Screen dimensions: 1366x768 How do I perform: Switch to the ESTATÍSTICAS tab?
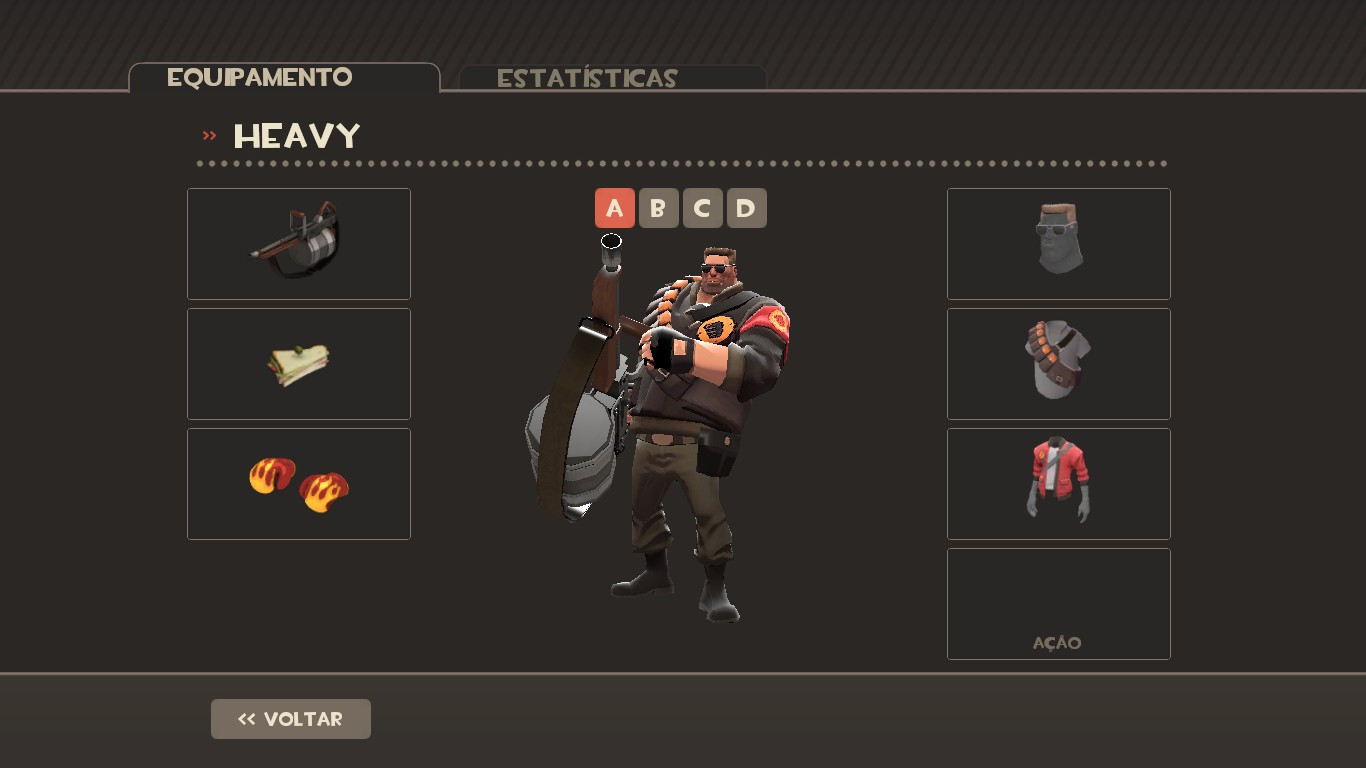click(x=586, y=78)
